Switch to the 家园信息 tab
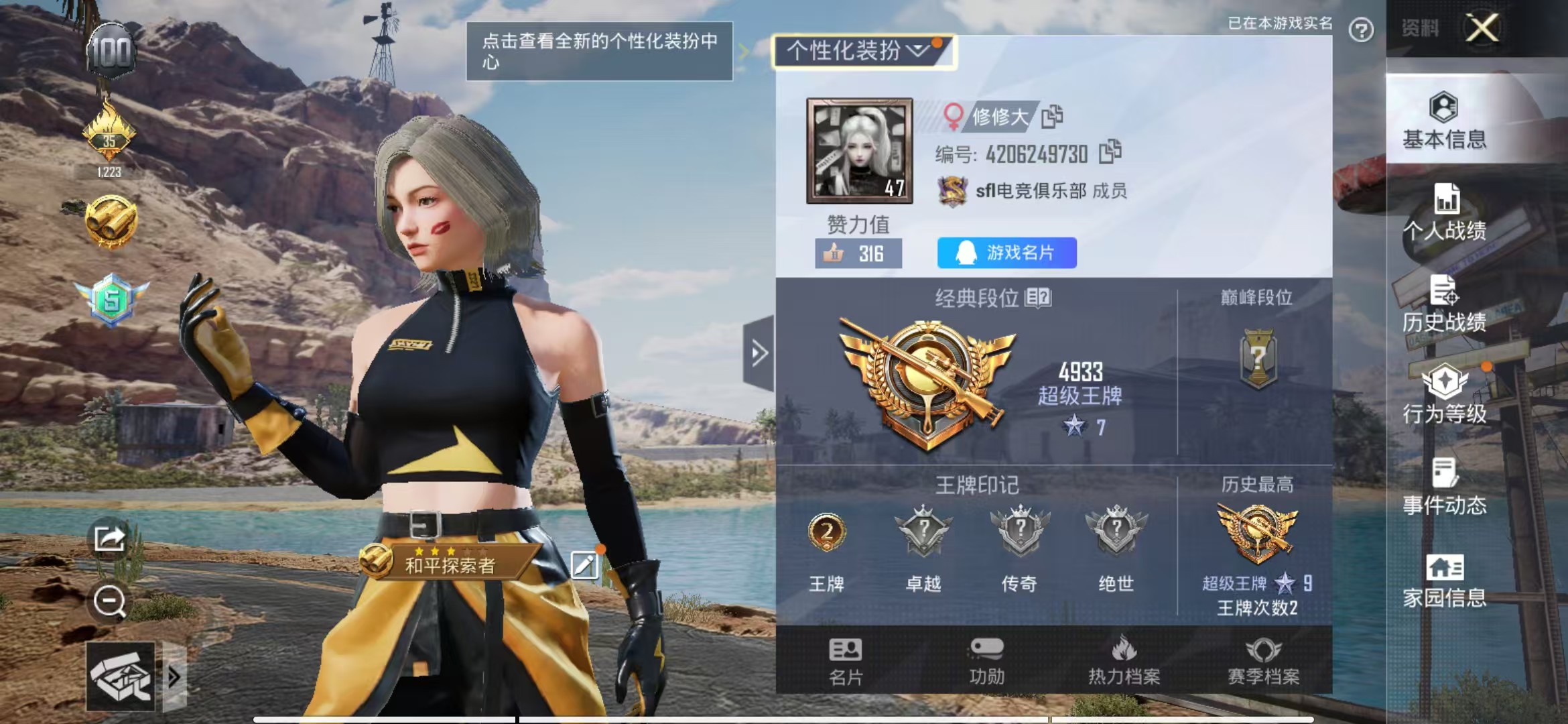The width and height of the screenshot is (1568, 724). pos(1444,581)
